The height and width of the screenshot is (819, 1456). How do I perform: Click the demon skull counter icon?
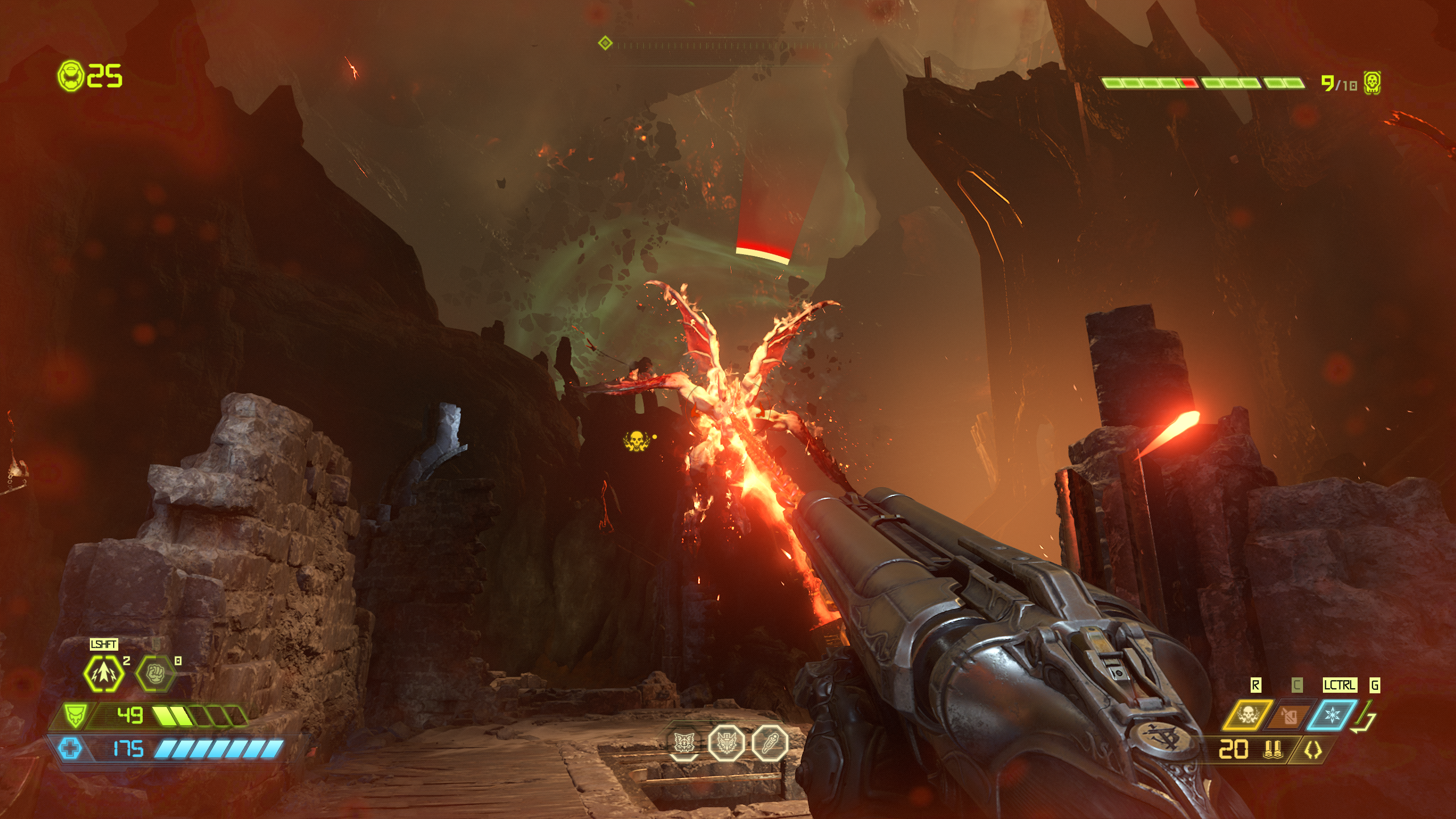point(1372,83)
